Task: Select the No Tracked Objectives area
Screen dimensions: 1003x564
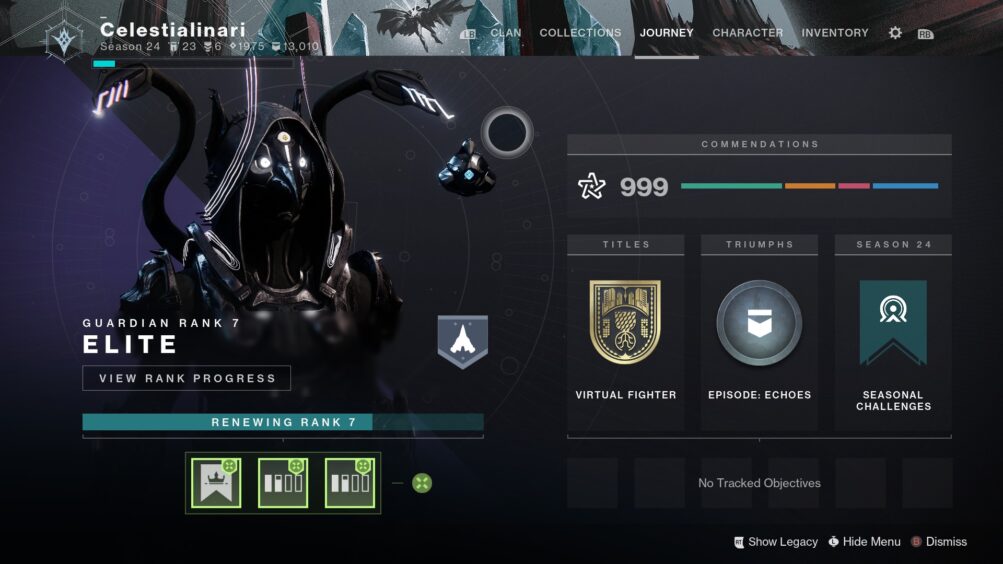Action: 759,483
